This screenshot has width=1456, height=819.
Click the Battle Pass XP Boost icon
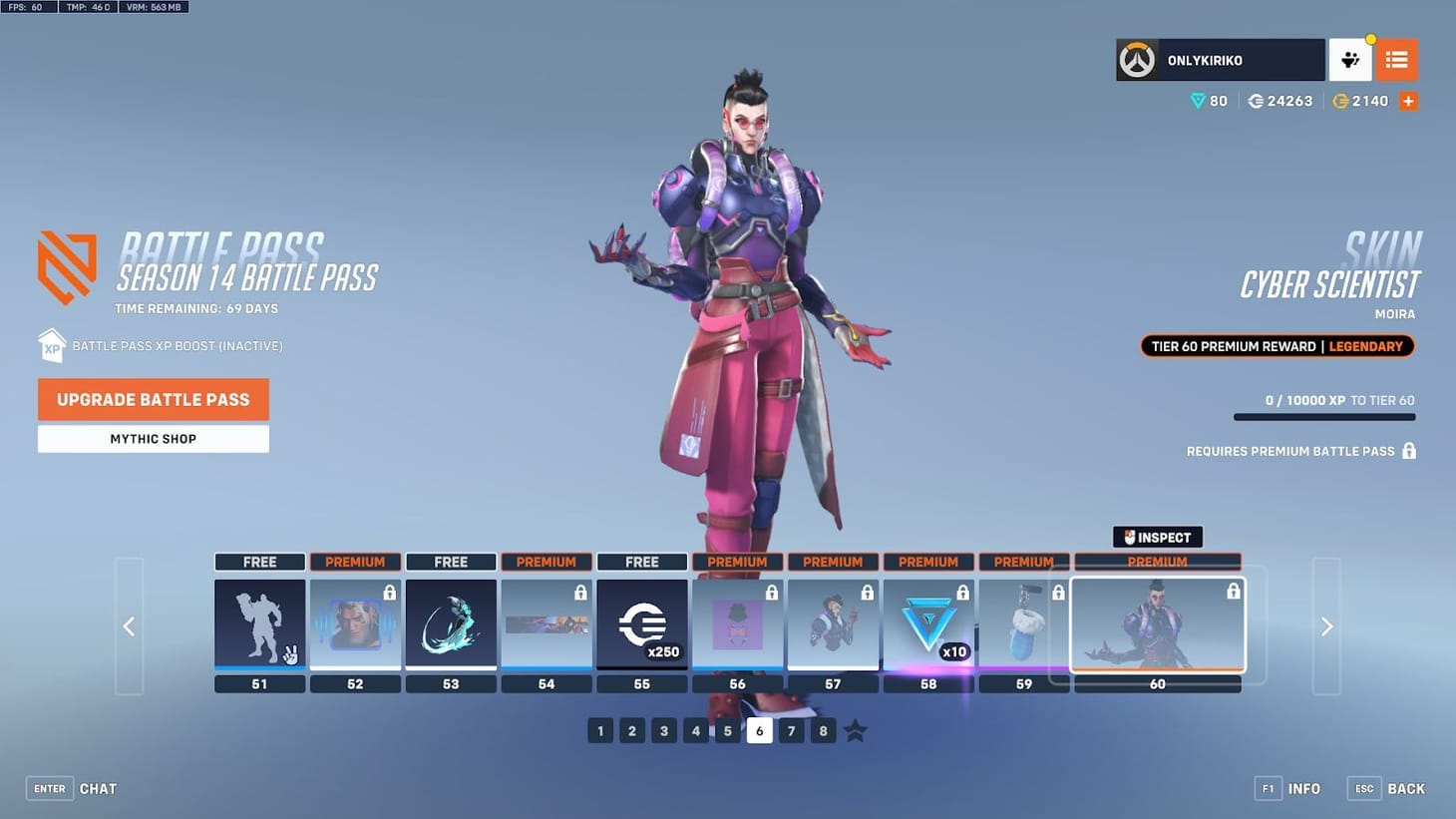[x=52, y=345]
